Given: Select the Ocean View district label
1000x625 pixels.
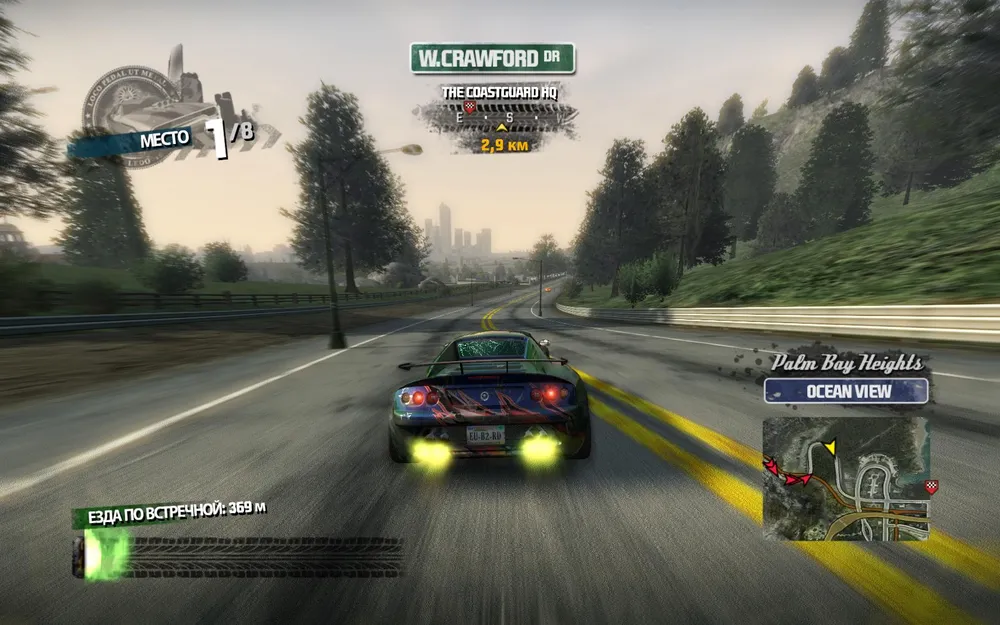Looking at the screenshot, I should (846, 391).
